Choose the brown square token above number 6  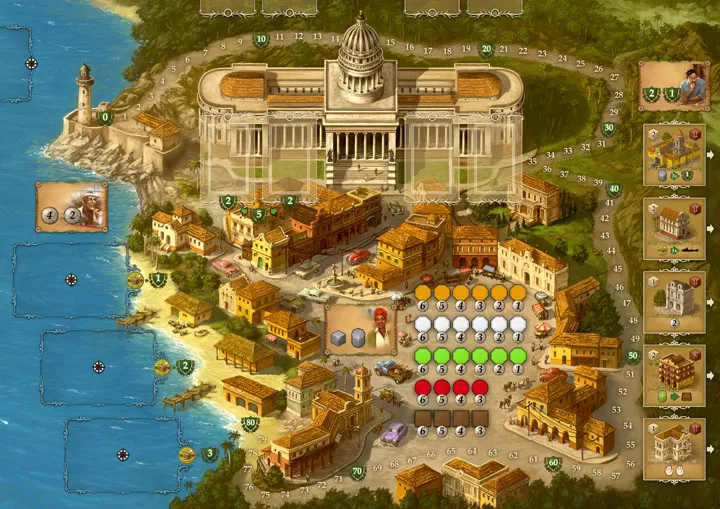(x=422, y=418)
